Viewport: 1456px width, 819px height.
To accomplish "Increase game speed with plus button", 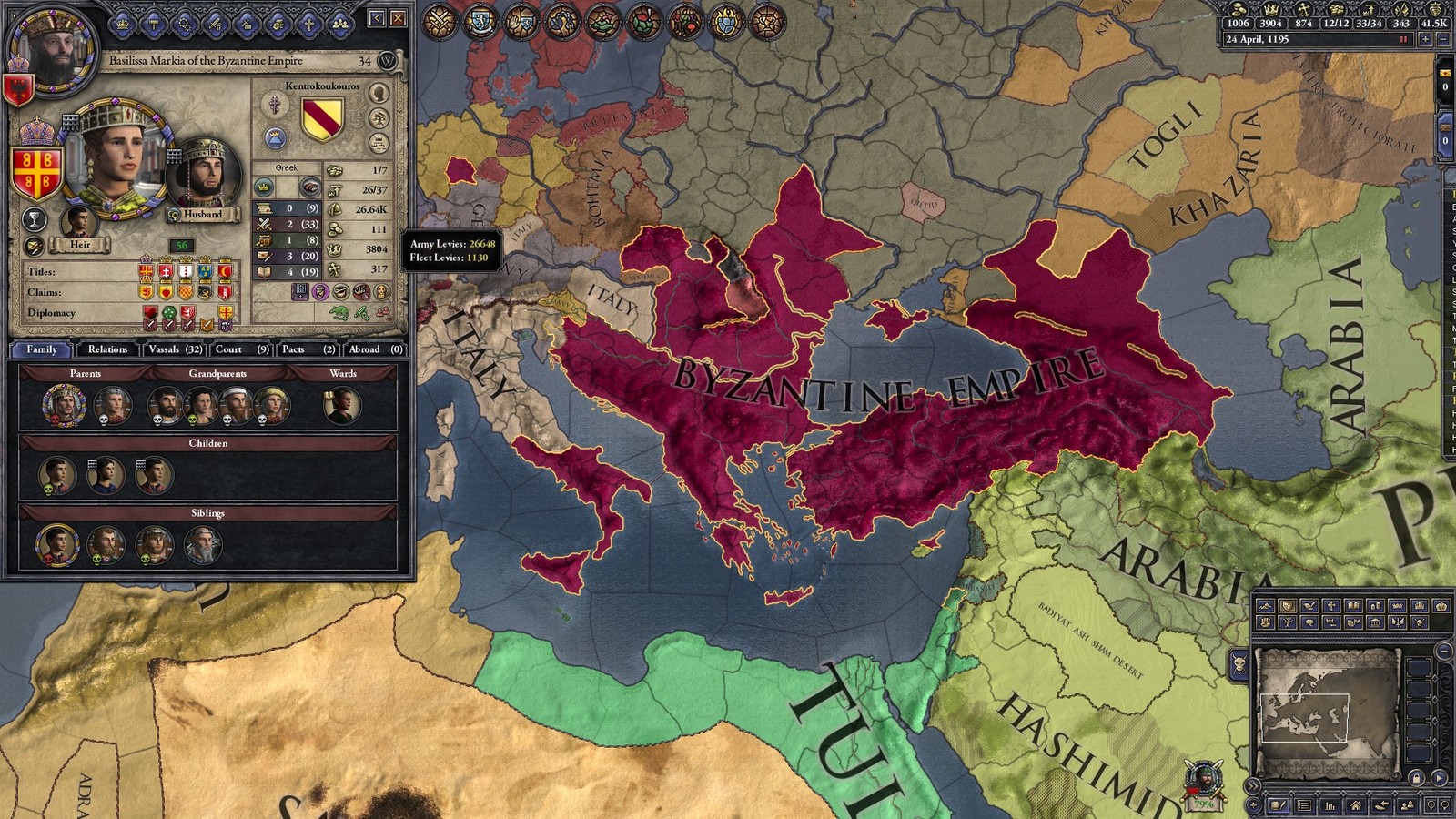I will click(x=1425, y=40).
